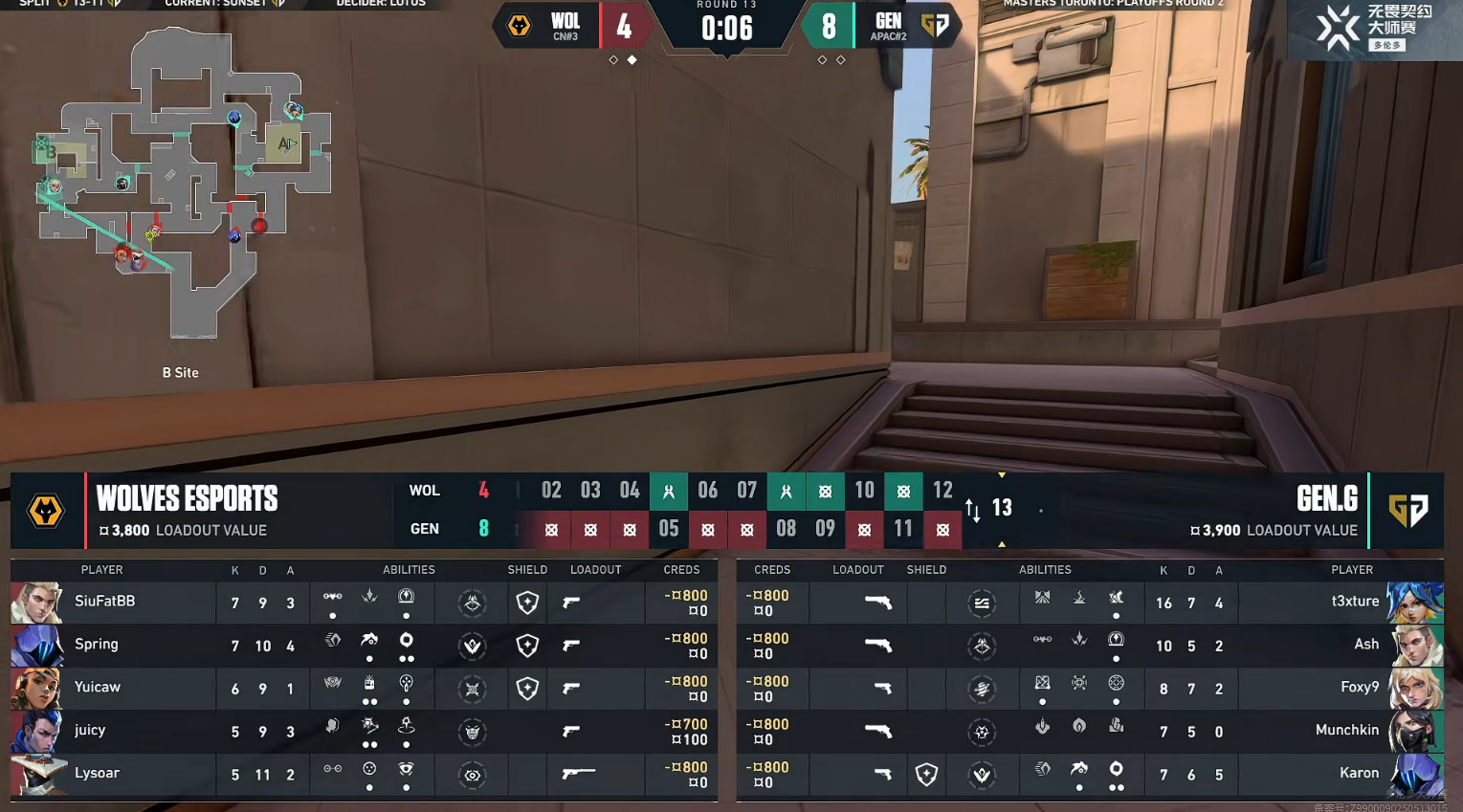This screenshot has height=812, width=1463.
Task: Select Foxy9's player row
Action: click(1360, 688)
